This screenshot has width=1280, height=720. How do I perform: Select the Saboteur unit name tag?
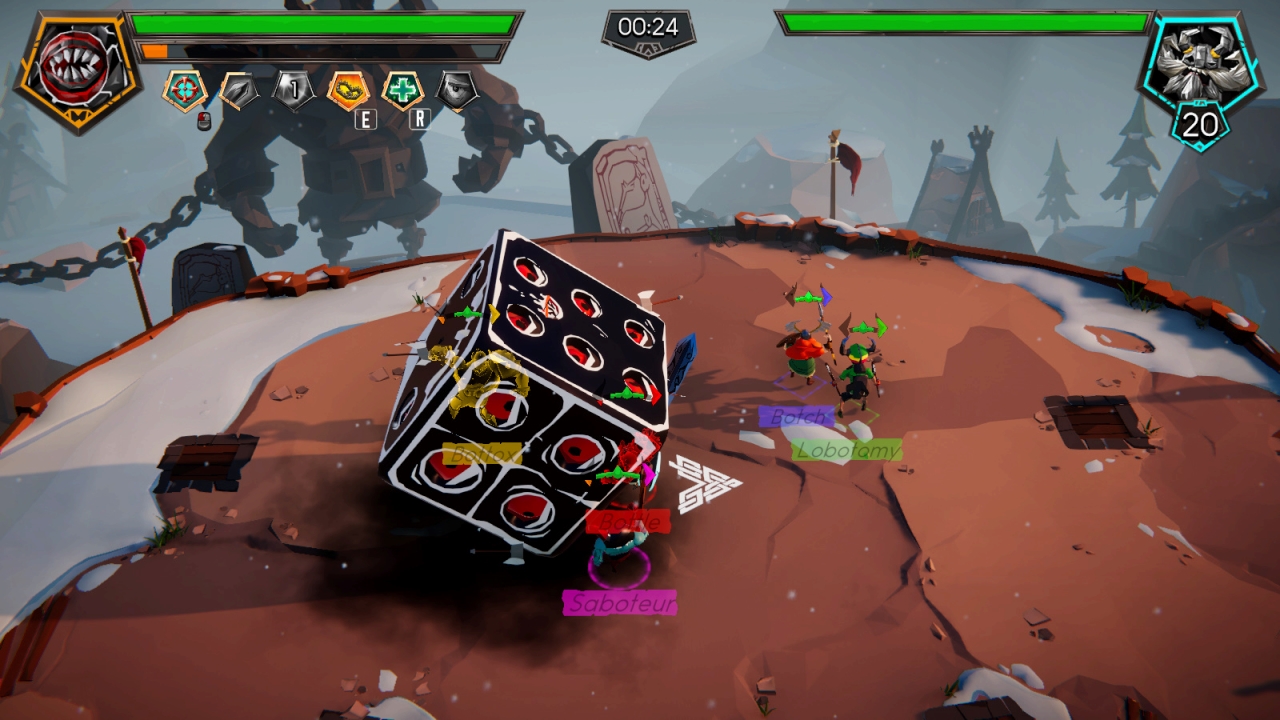(619, 603)
